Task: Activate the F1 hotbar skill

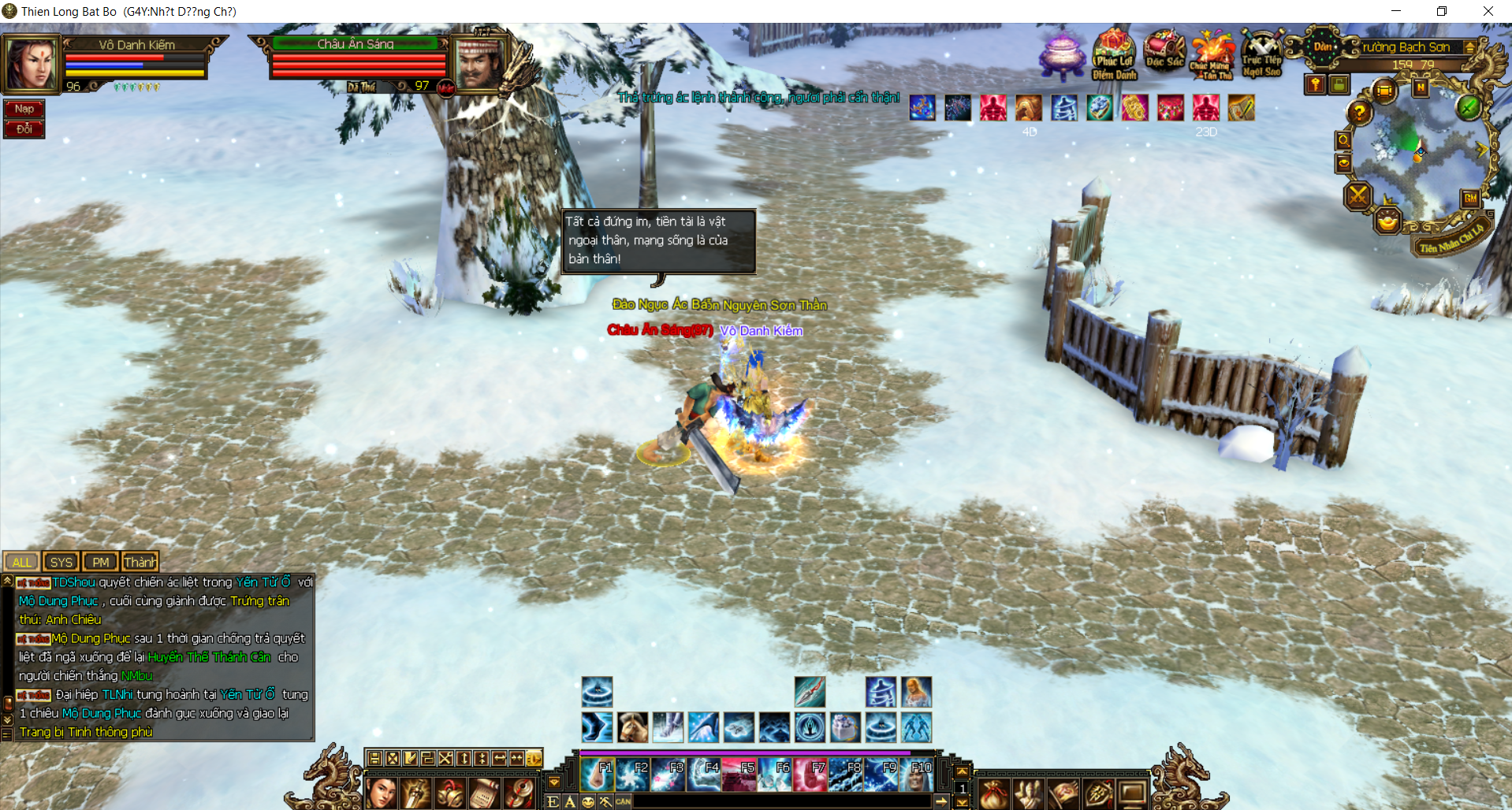Action: tap(598, 775)
